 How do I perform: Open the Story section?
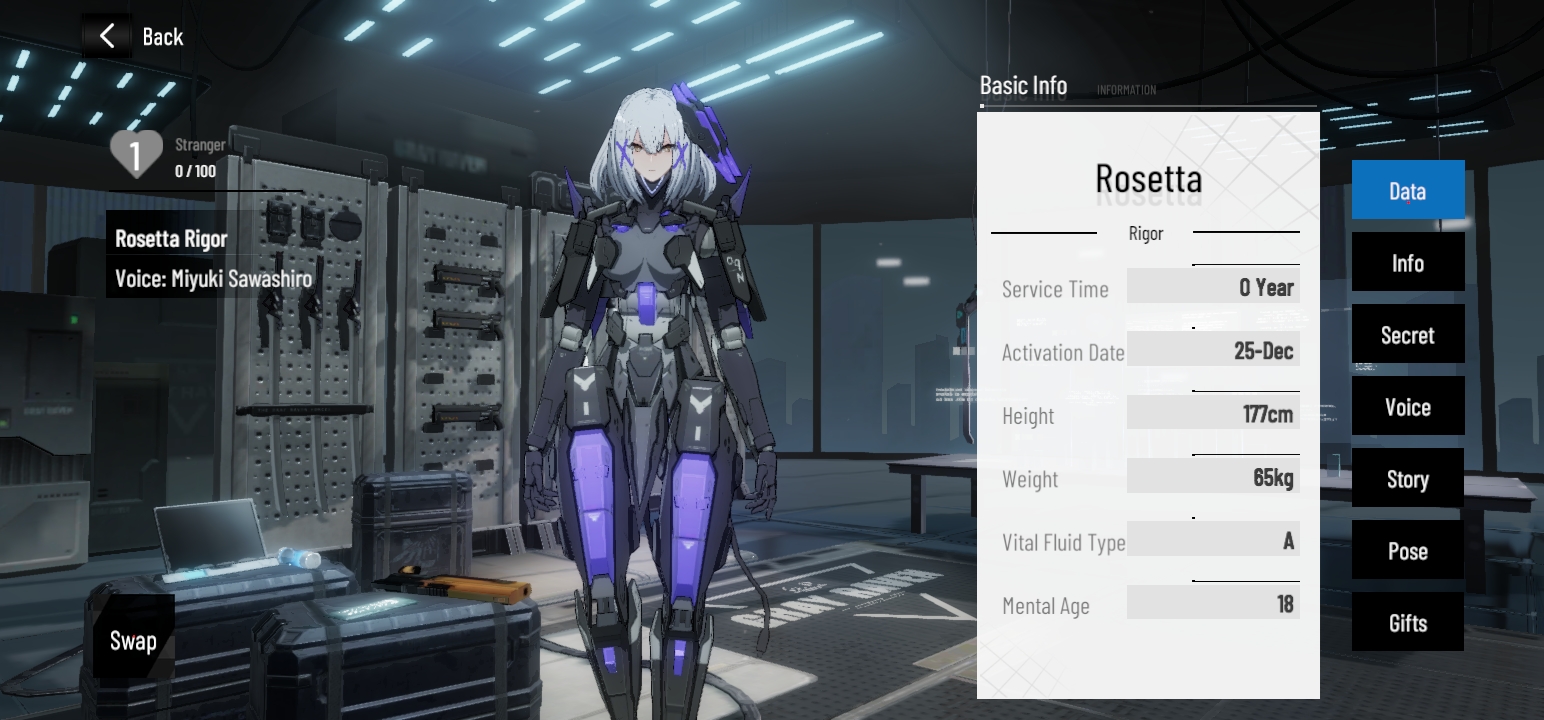pyautogui.click(x=1407, y=478)
